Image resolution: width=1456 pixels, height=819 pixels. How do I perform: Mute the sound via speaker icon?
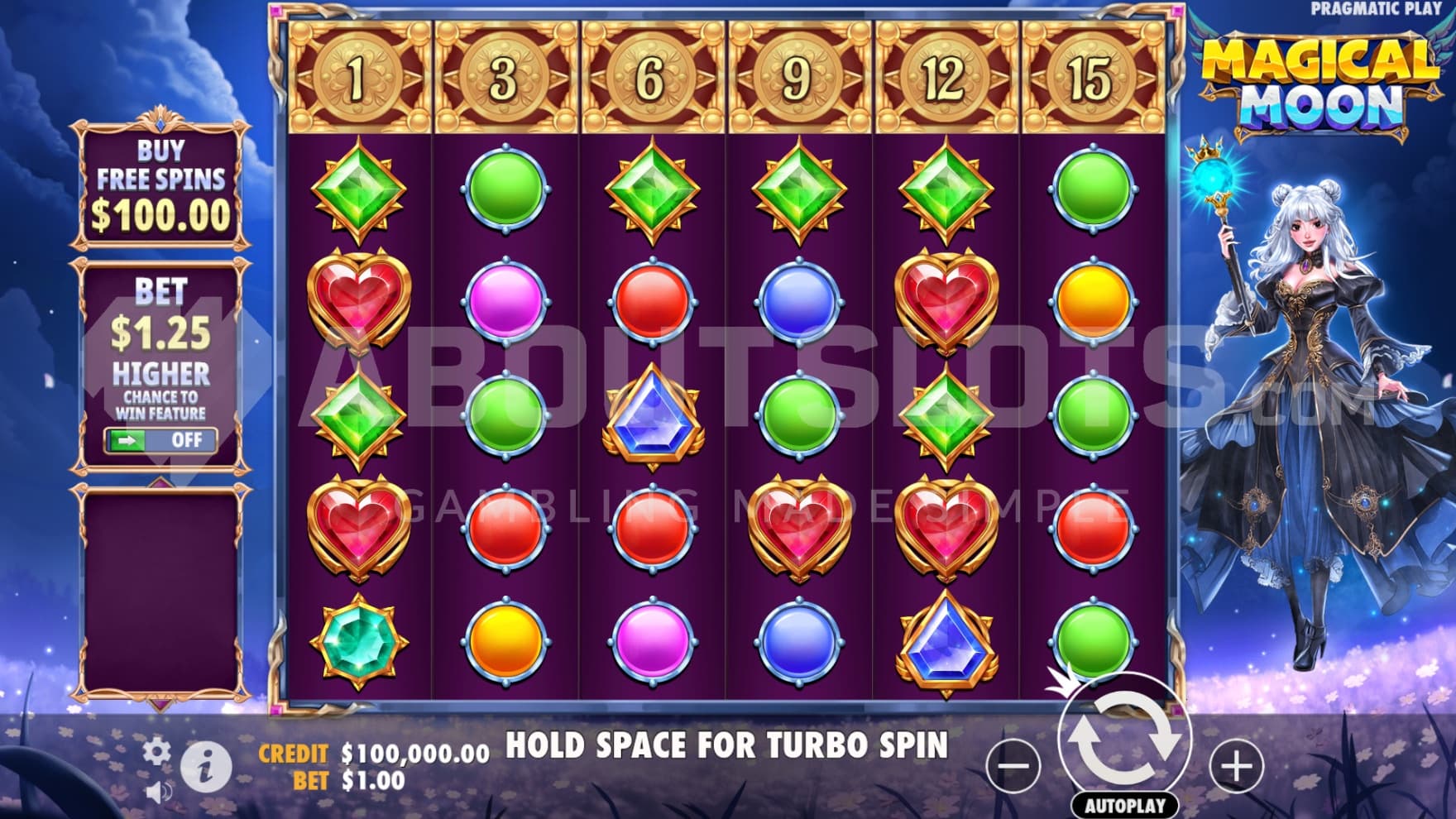(x=157, y=793)
